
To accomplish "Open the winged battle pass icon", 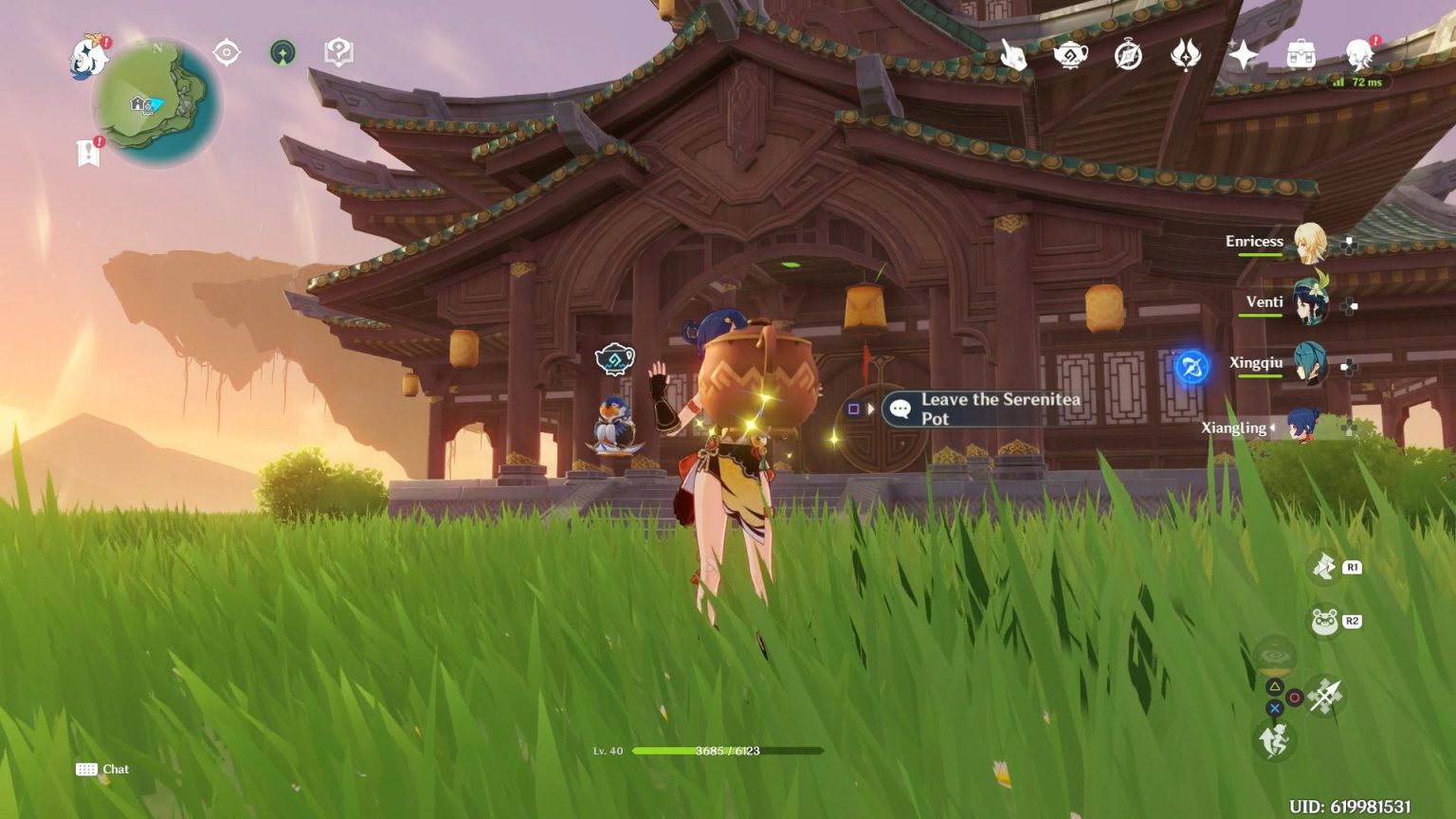I will click(1185, 55).
